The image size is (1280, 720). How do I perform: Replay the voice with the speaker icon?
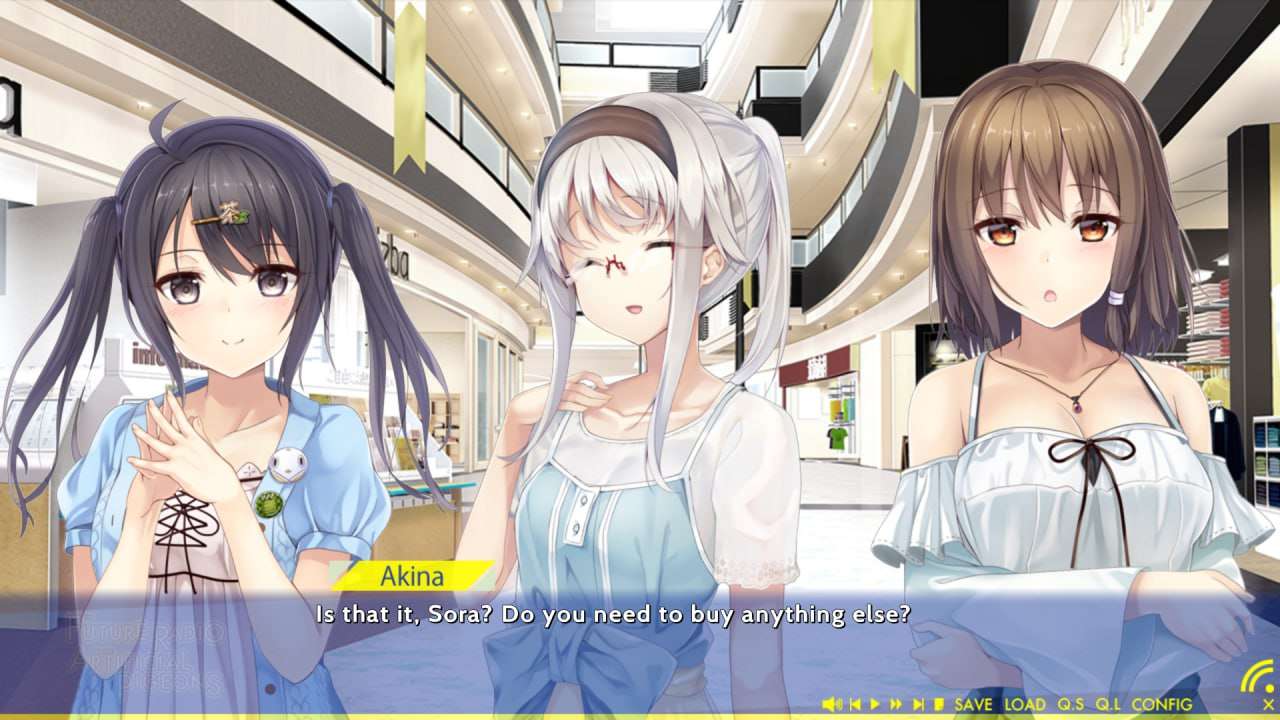tap(831, 705)
